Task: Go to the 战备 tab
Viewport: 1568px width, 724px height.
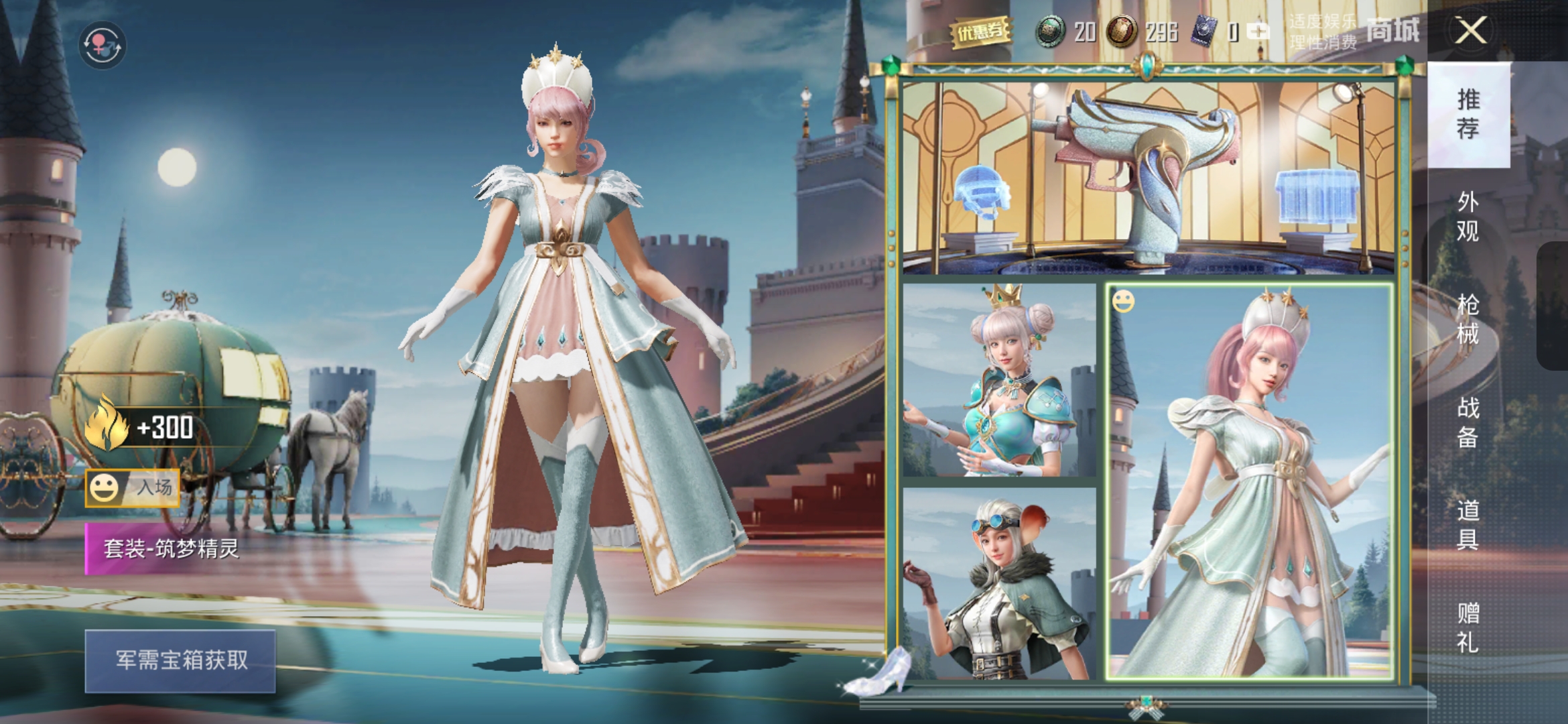Action: tap(1468, 422)
